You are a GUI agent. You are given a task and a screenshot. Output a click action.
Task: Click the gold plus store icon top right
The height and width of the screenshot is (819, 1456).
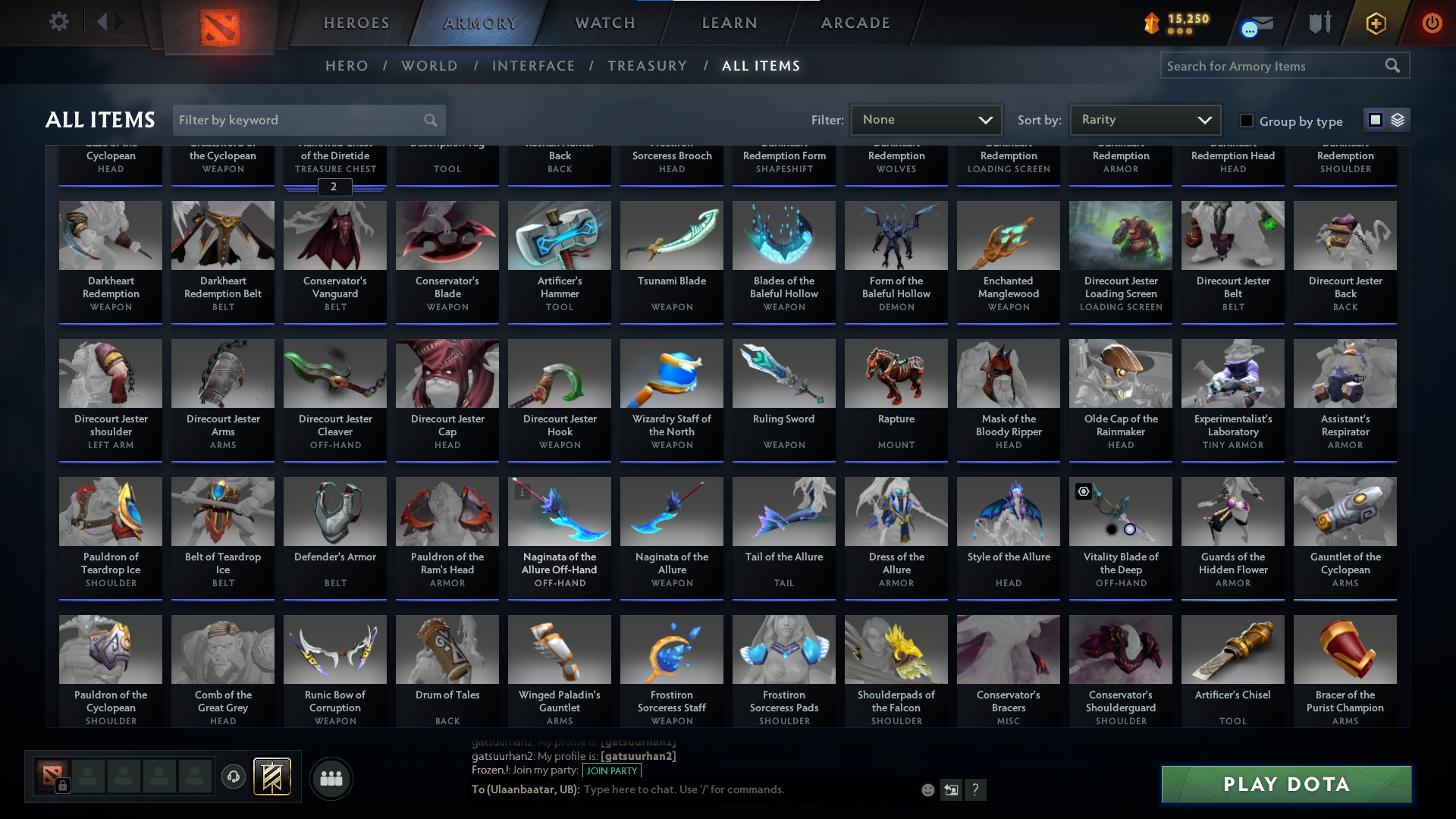pyautogui.click(x=1376, y=23)
